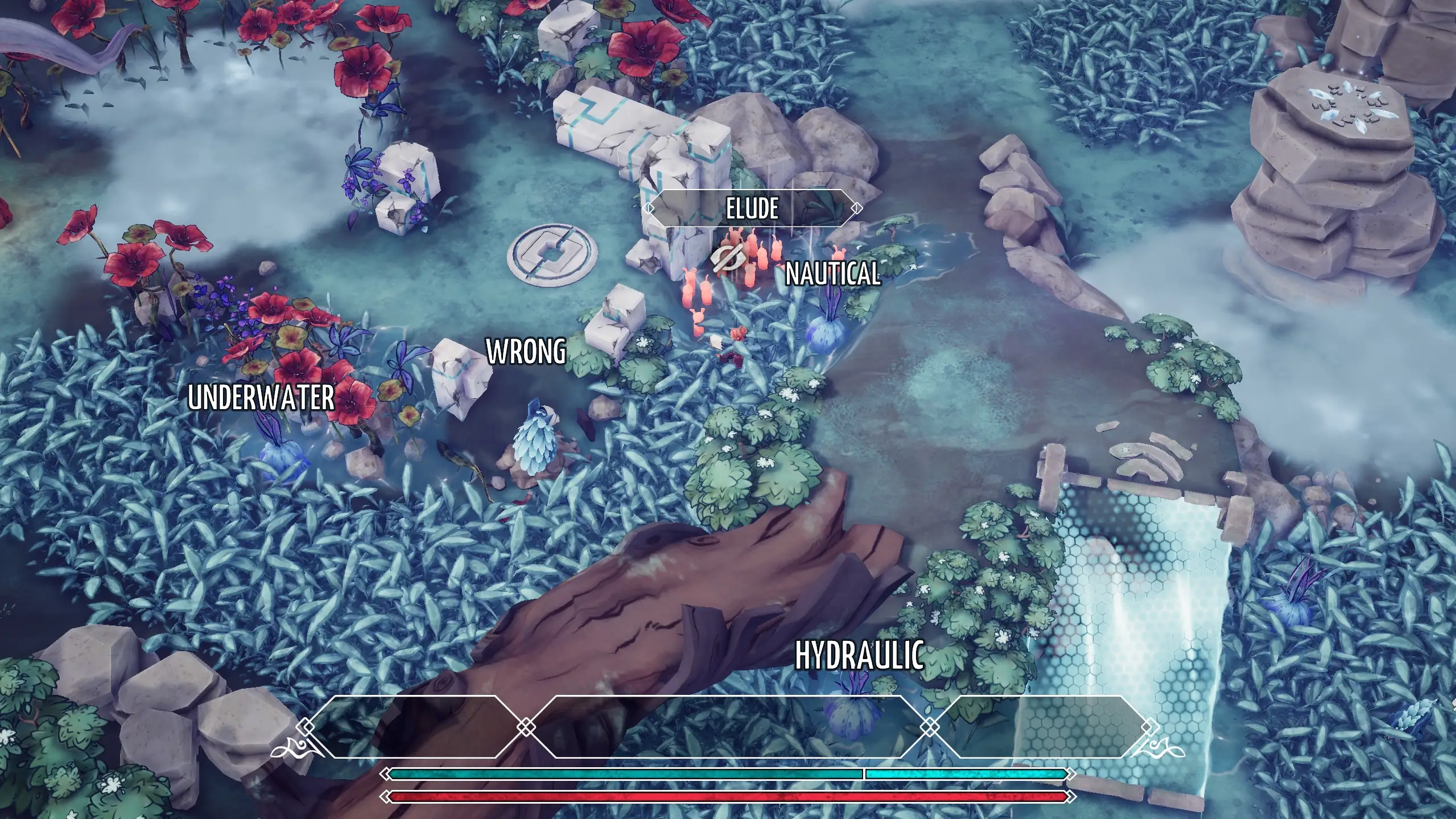Select the ELUDE word banner
The width and height of the screenshot is (1456, 819).
[753, 208]
